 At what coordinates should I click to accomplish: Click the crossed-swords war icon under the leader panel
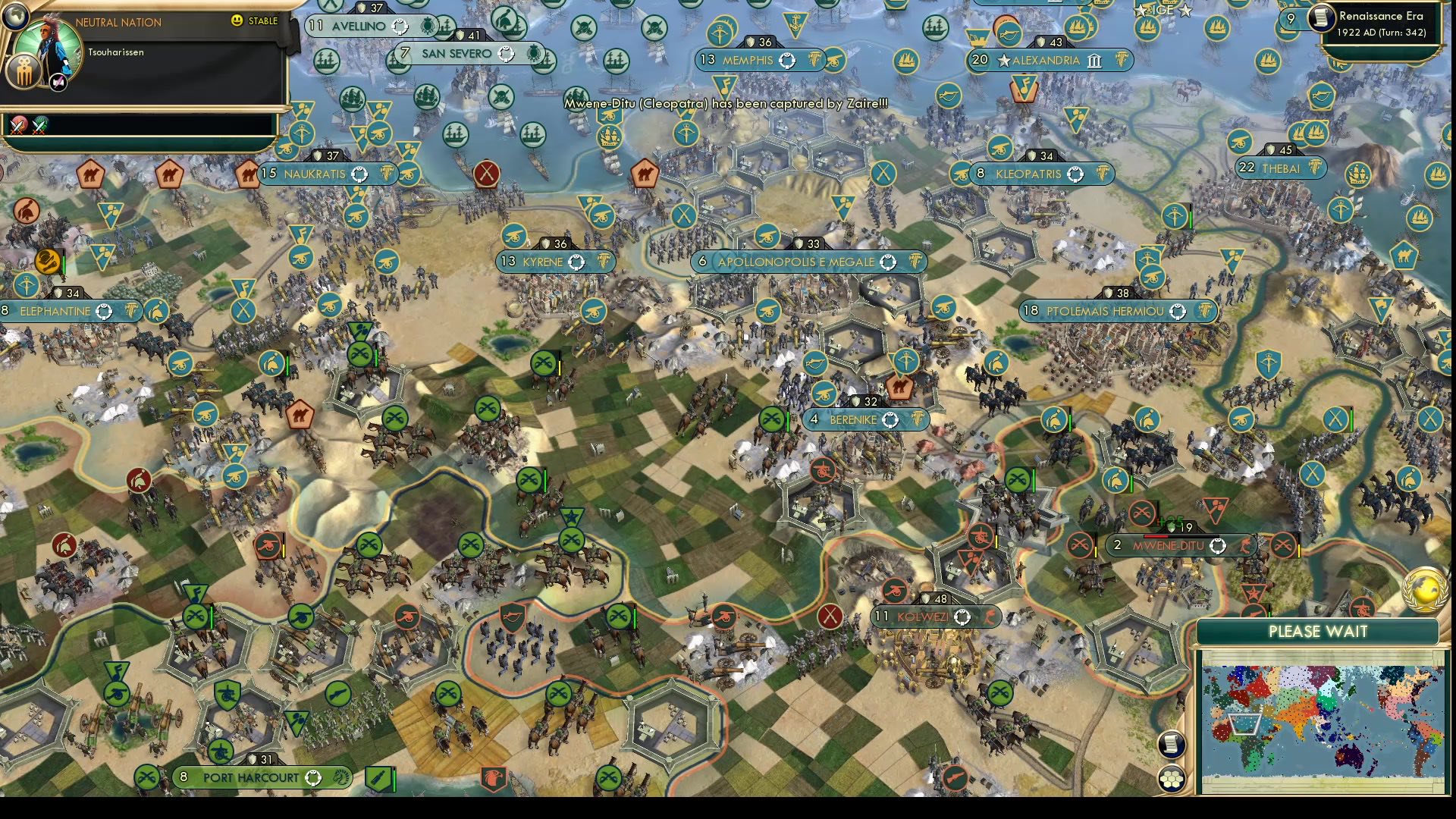tap(17, 124)
